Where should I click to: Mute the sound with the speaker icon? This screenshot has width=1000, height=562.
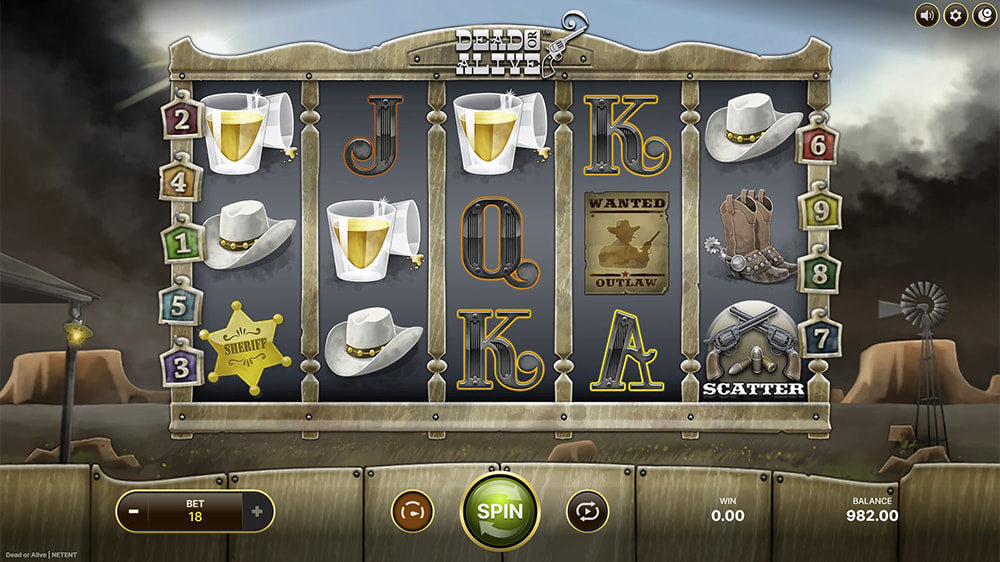(927, 15)
